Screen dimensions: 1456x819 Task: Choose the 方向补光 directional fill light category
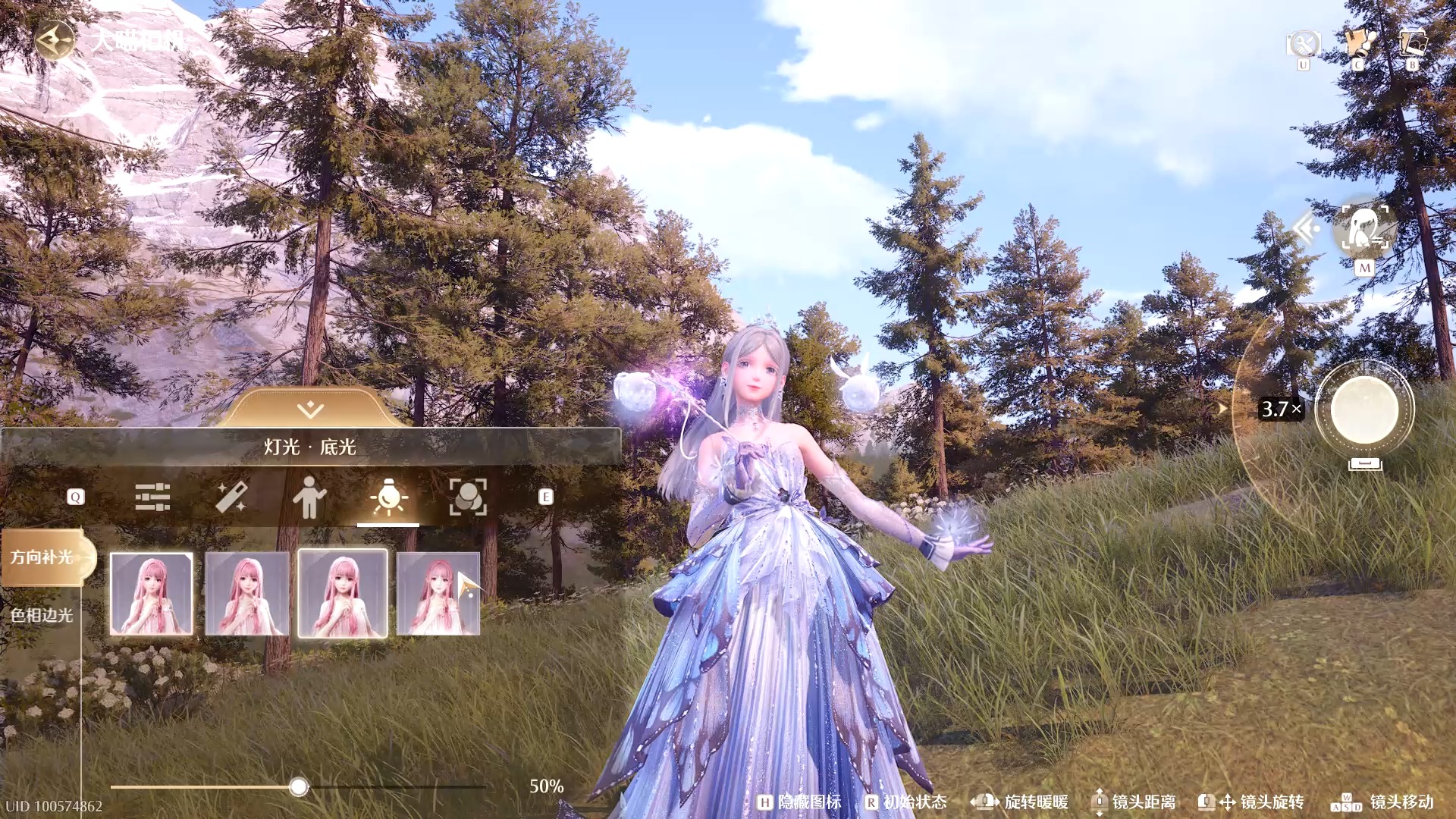[x=42, y=557]
